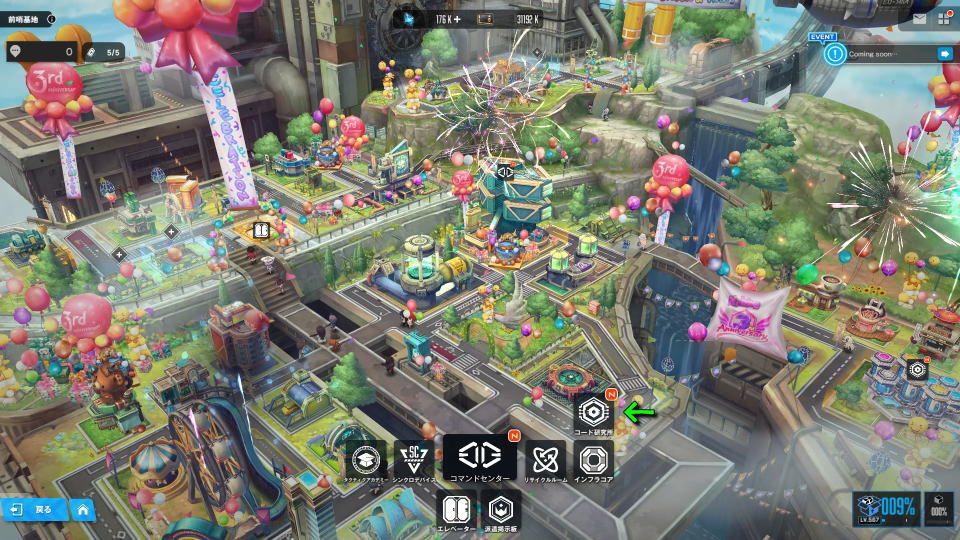This screenshot has height=540, width=960.
Task: Open the mailbox envelope icon
Action: click(x=919, y=18)
